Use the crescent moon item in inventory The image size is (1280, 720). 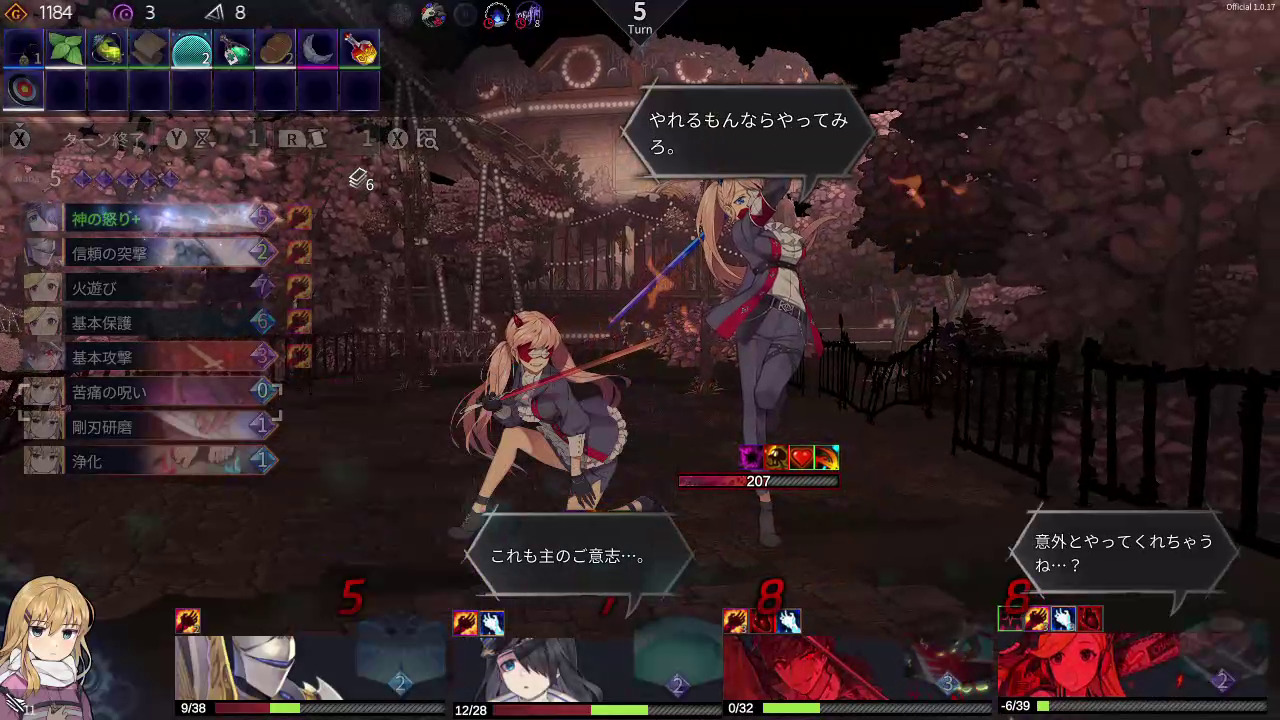coord(317,50)
